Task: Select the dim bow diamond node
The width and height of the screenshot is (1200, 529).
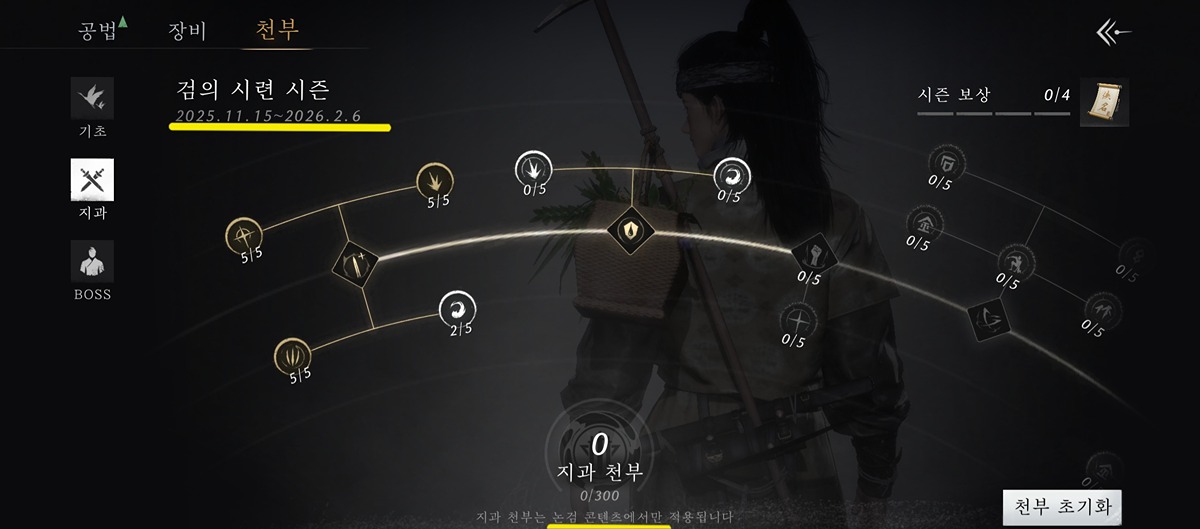Action: pos(986,317)
